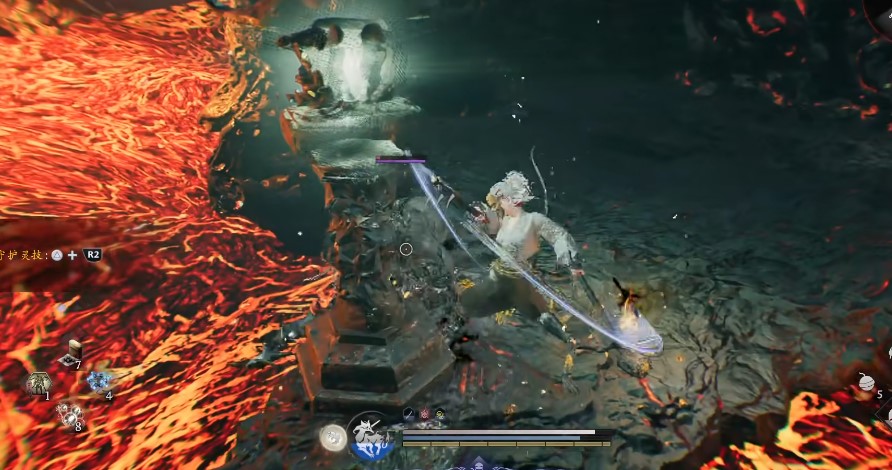Select the round bomb item slot
Image resolution: width=892 pixels, height=470 pixels.
(866, 382)
